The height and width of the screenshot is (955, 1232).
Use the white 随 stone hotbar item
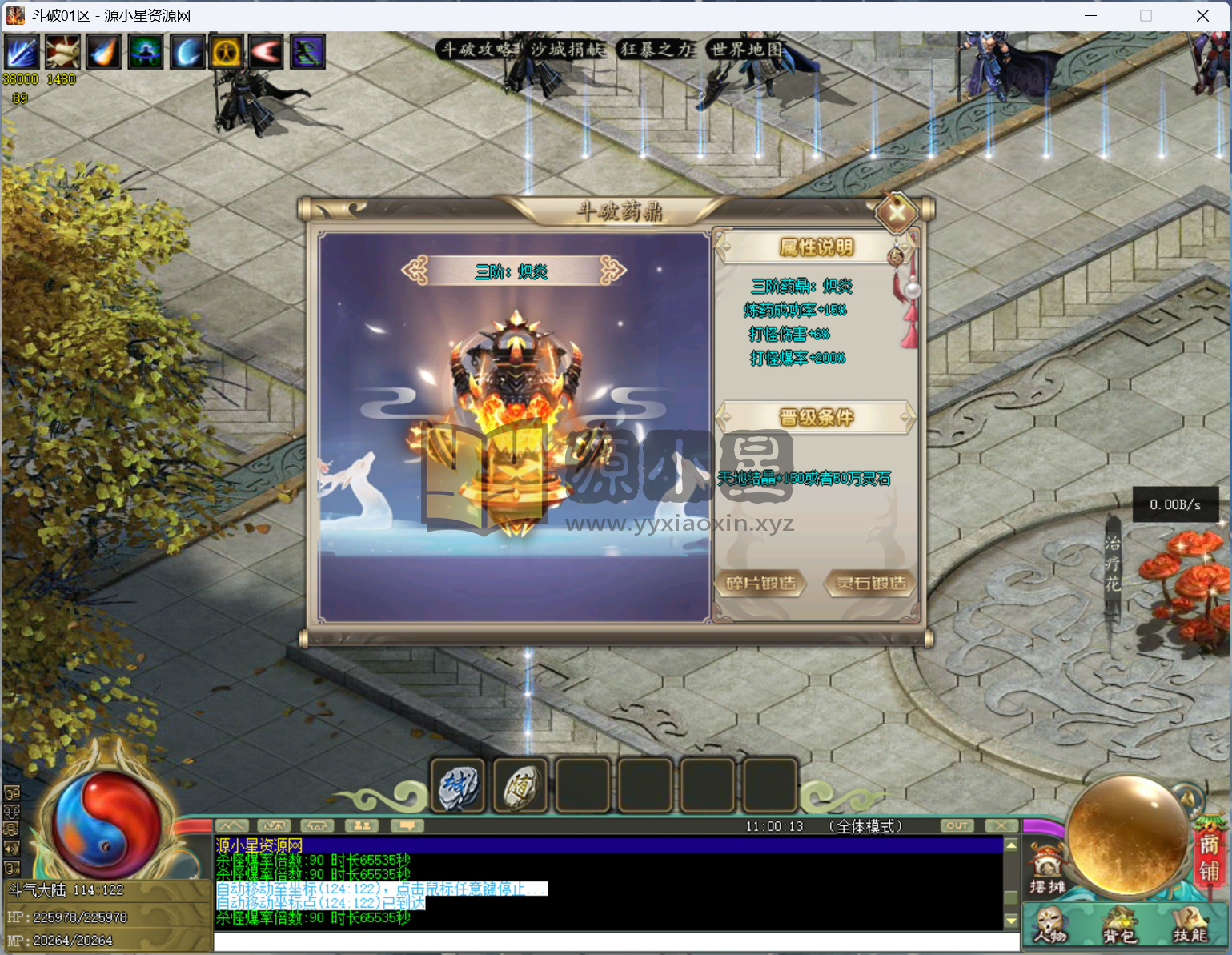520,786
